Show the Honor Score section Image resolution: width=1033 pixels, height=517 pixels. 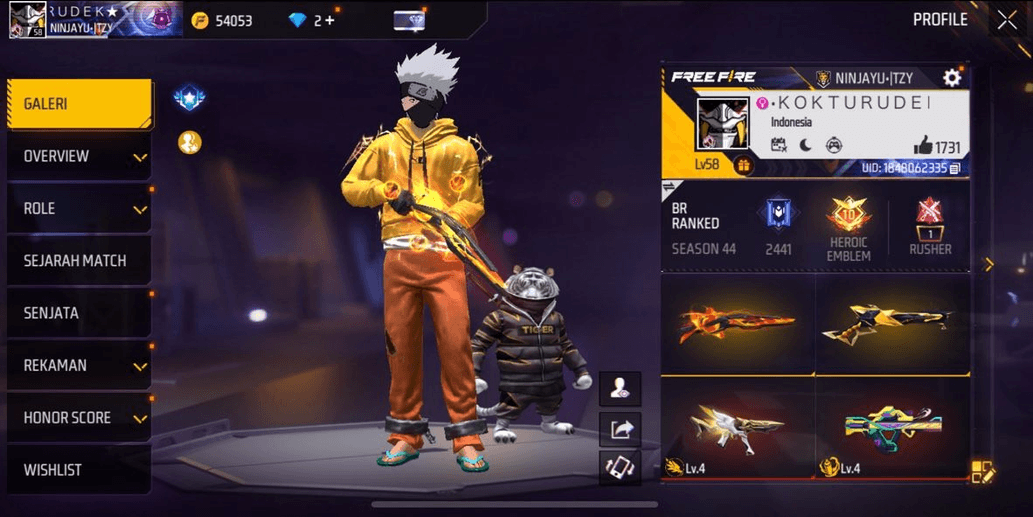click(79, 417)
